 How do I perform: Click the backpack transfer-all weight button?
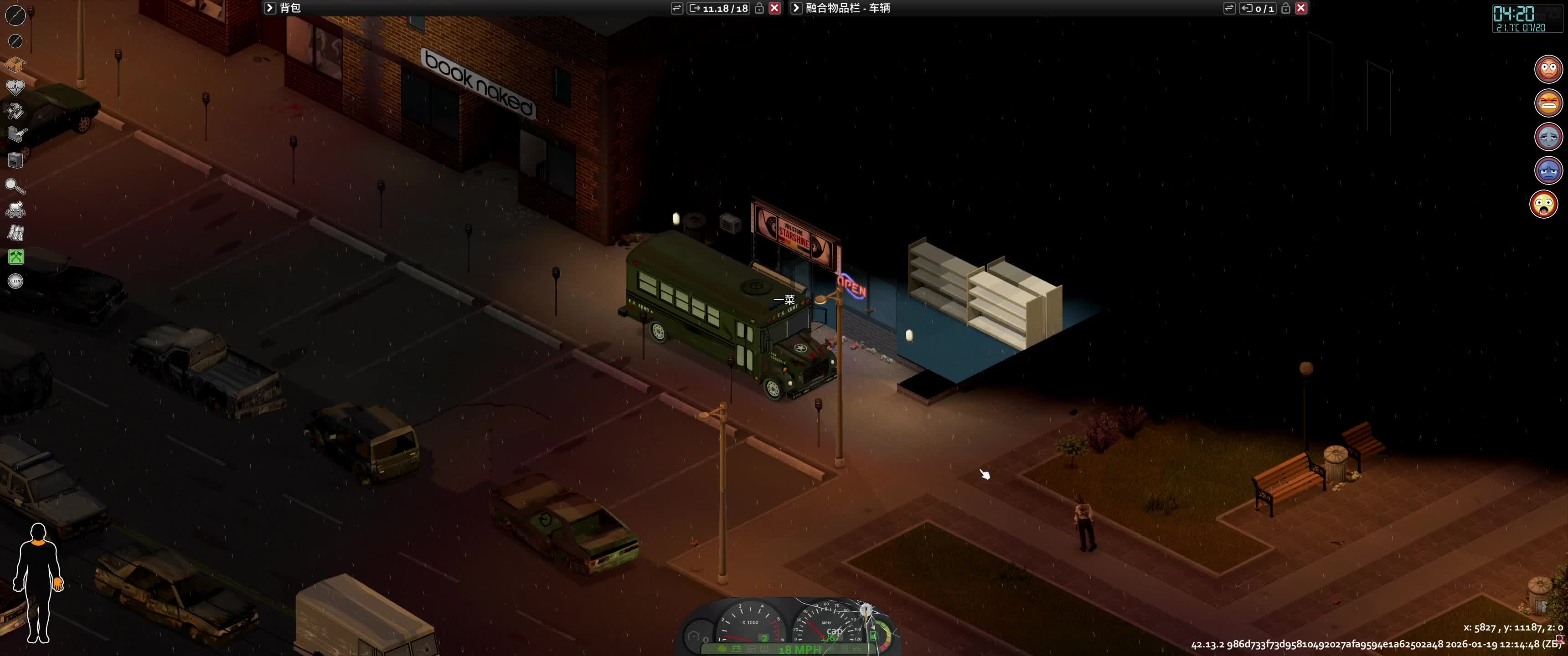click(x=718, y=8)
